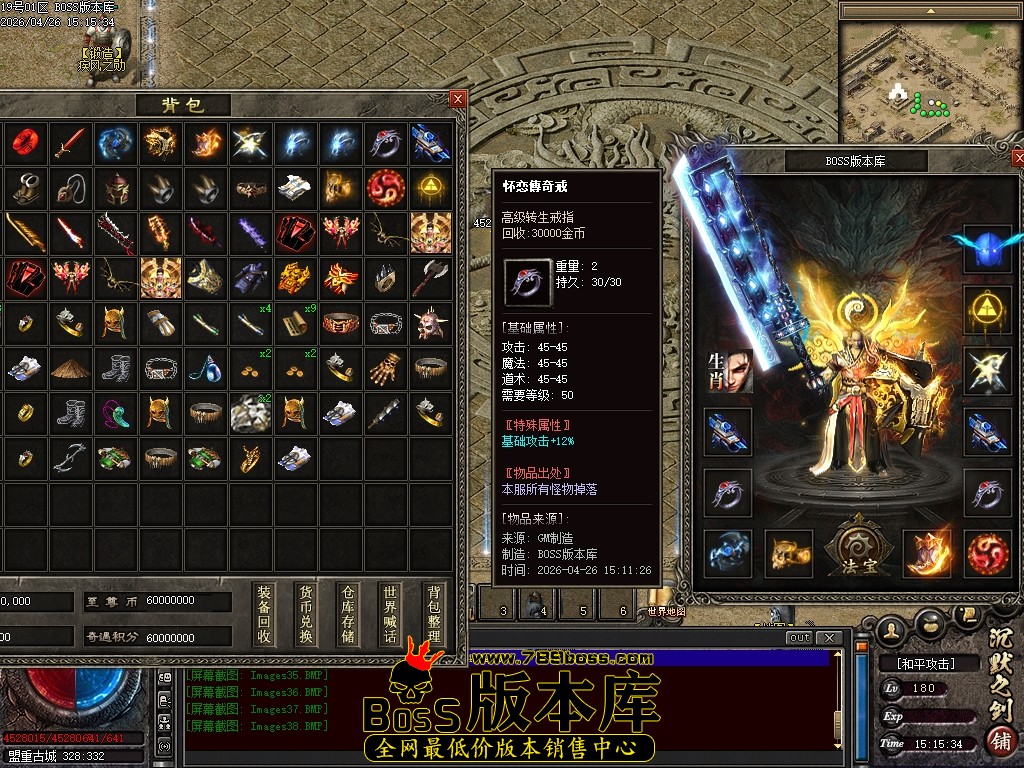Close the backpack window

pos(457,98)
